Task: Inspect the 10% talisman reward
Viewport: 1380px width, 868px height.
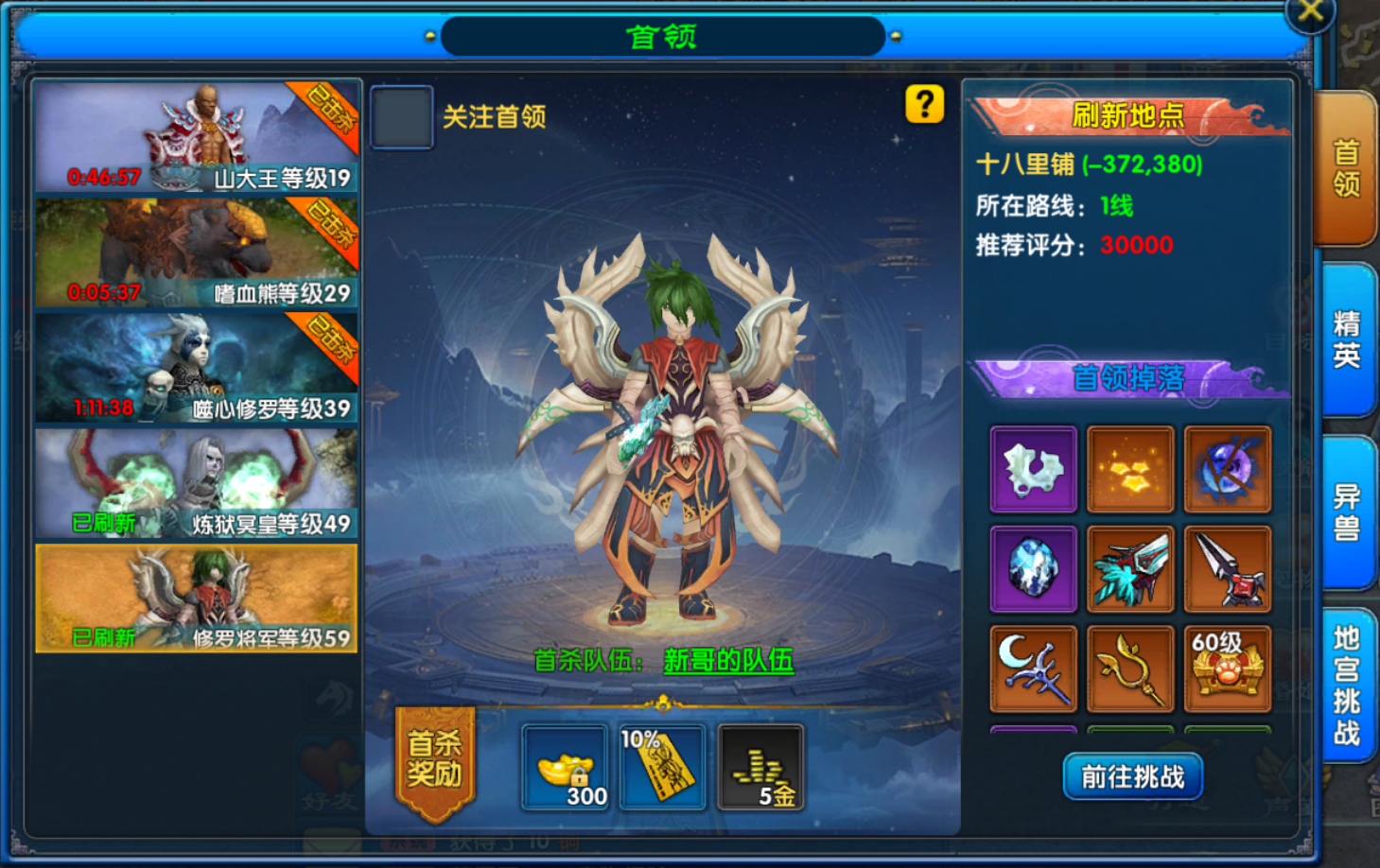Action: click(x=662, y=768)
